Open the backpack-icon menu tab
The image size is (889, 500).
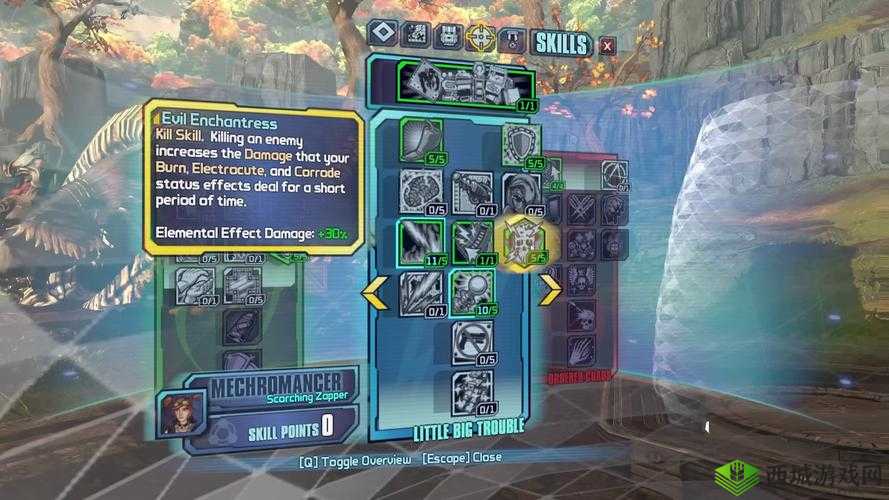(448, 37)
